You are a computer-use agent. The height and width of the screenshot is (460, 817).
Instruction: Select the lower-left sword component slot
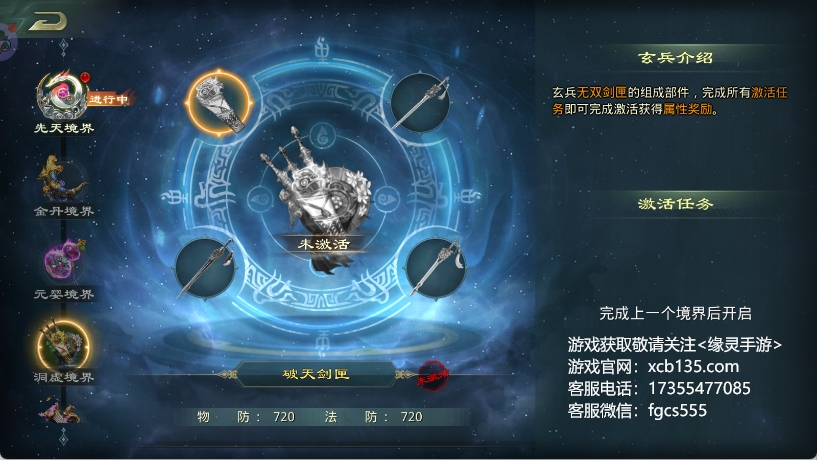point(205,267)
